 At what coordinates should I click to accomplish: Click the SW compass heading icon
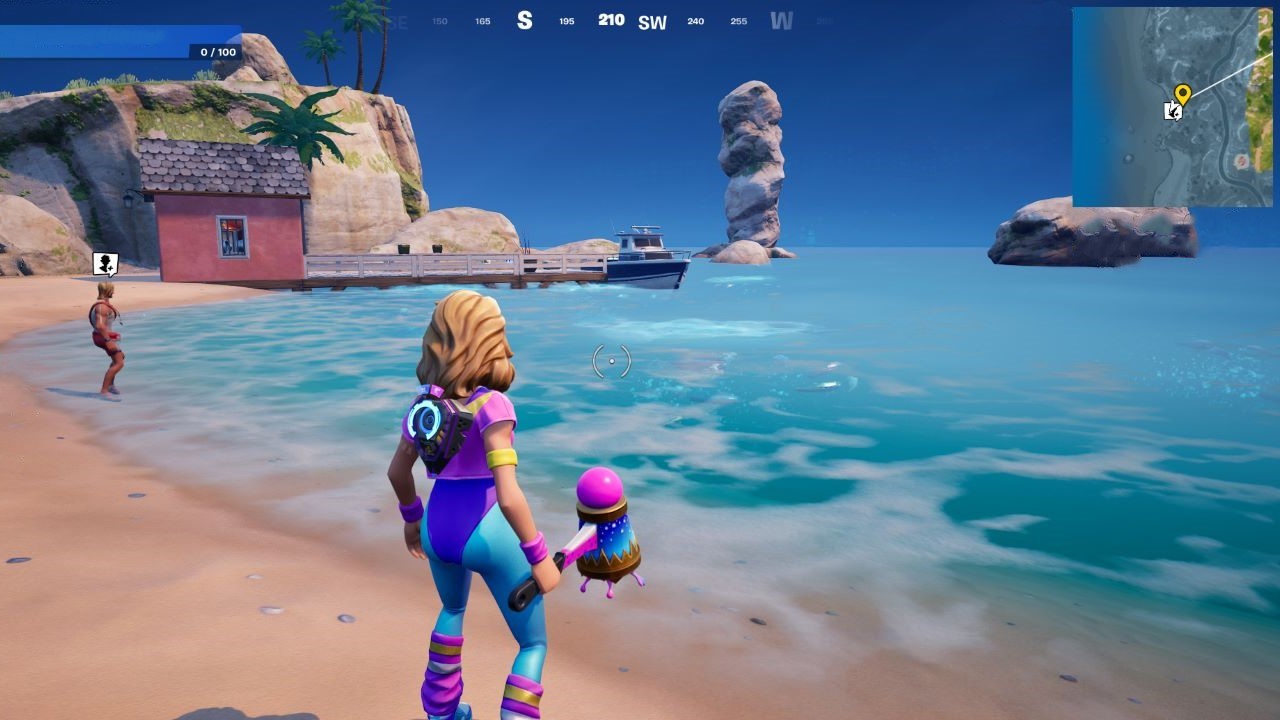coord(652,21)
